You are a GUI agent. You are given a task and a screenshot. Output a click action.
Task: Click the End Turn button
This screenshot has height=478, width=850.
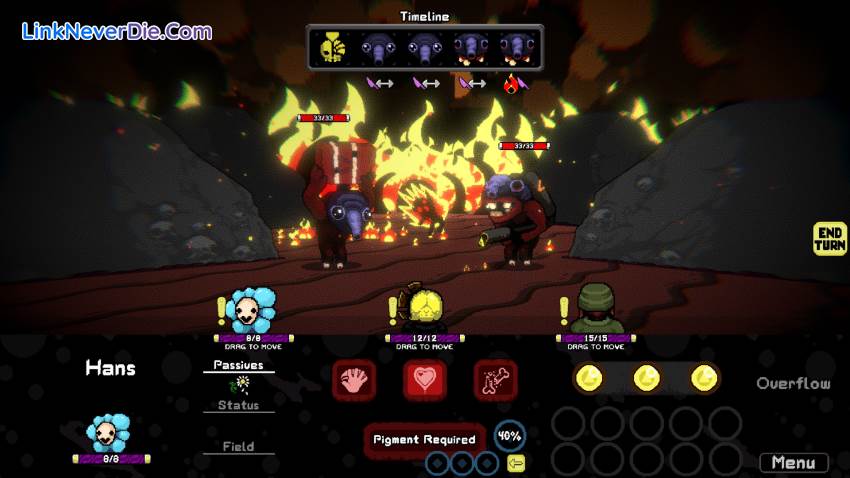(830, 238)
